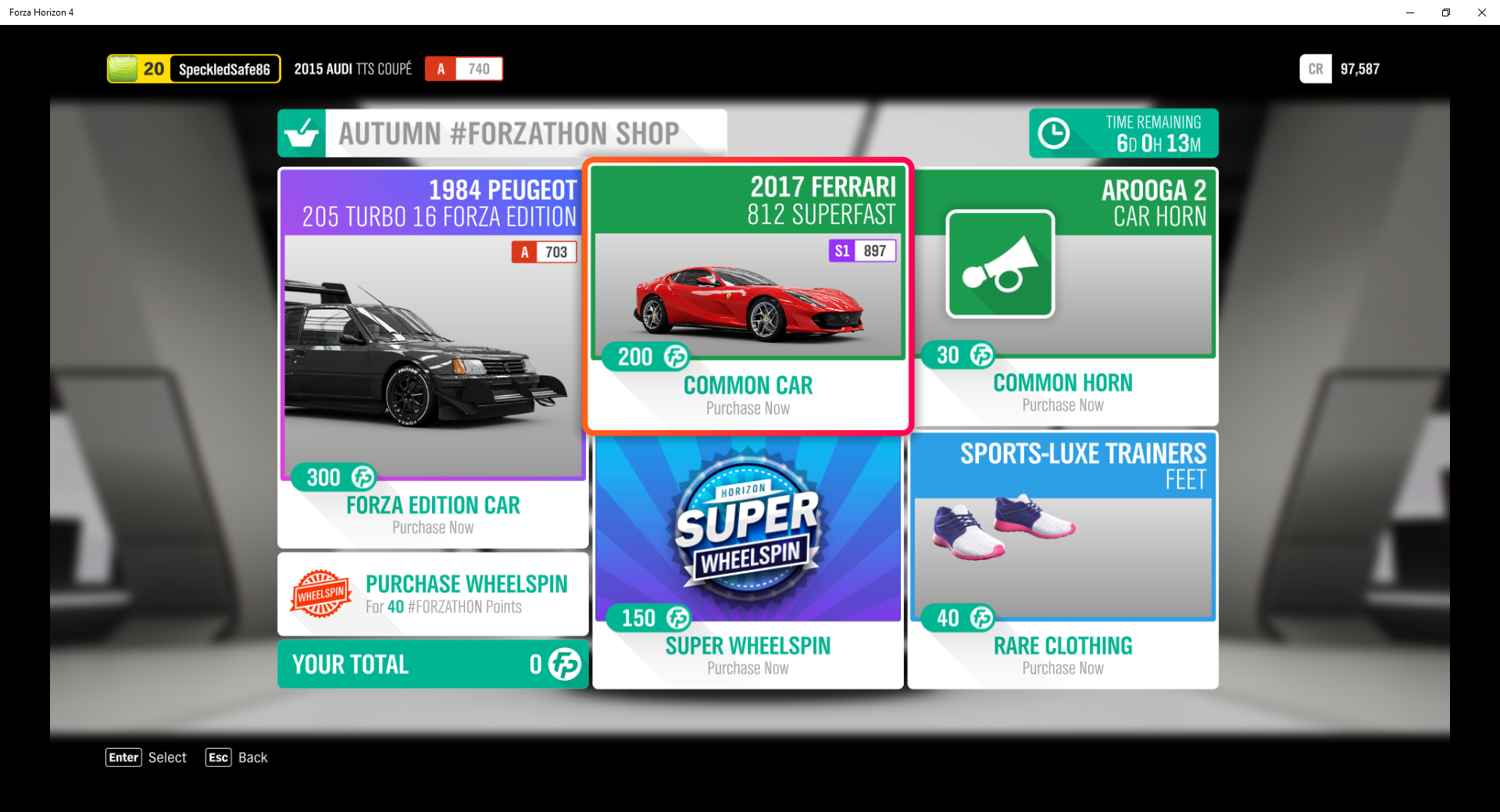Restore down the Forza Horizon 4 window
Screen dimensions: 1500x812
(1445, 12)
